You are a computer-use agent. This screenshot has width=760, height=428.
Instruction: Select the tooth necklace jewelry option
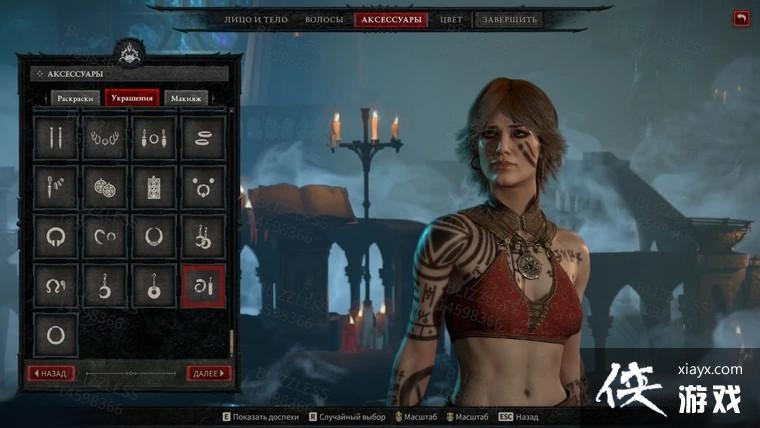(105, 137)
